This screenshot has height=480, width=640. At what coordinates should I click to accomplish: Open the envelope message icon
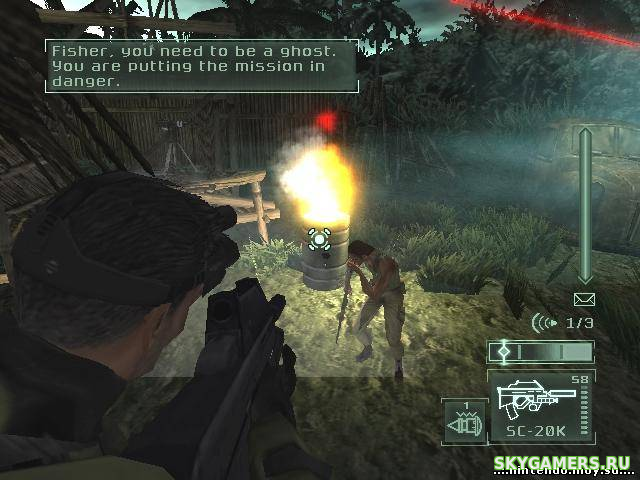tap(584, 299)
